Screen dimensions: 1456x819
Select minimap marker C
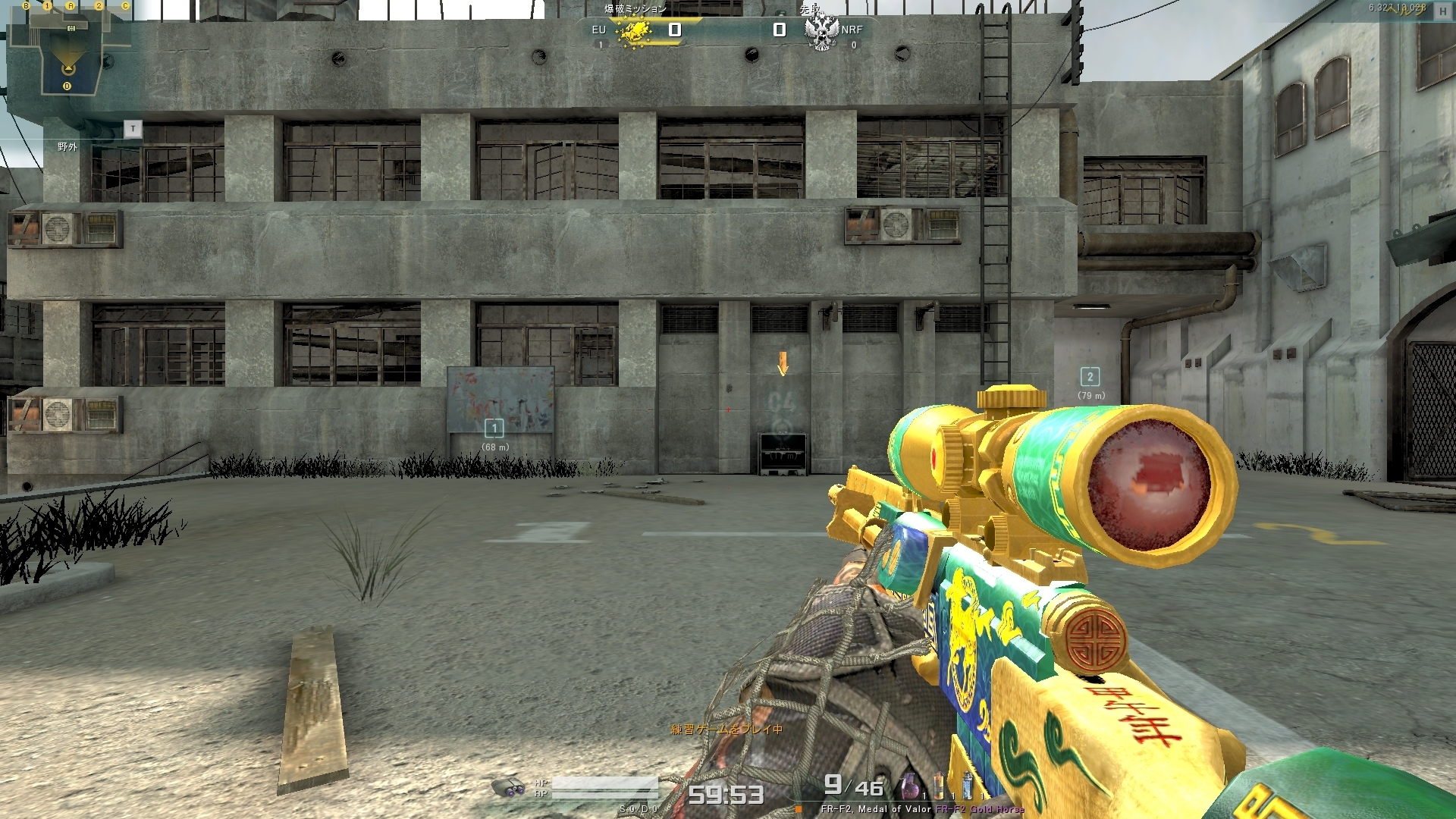[x=125, y=6]
